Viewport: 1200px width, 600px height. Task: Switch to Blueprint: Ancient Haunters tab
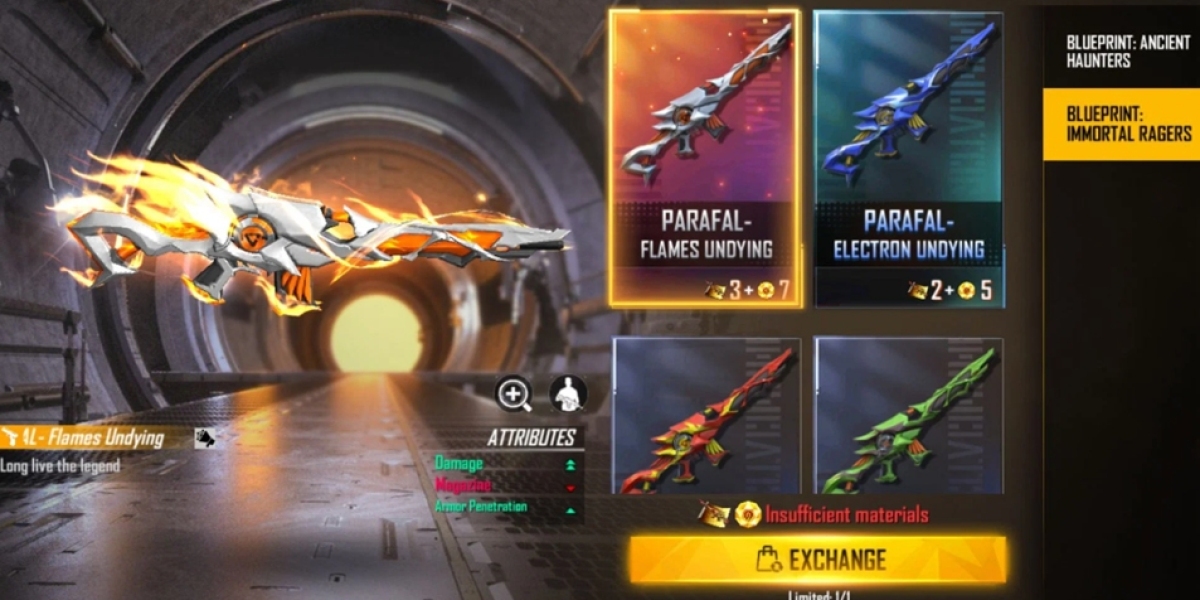point(1120,52)
